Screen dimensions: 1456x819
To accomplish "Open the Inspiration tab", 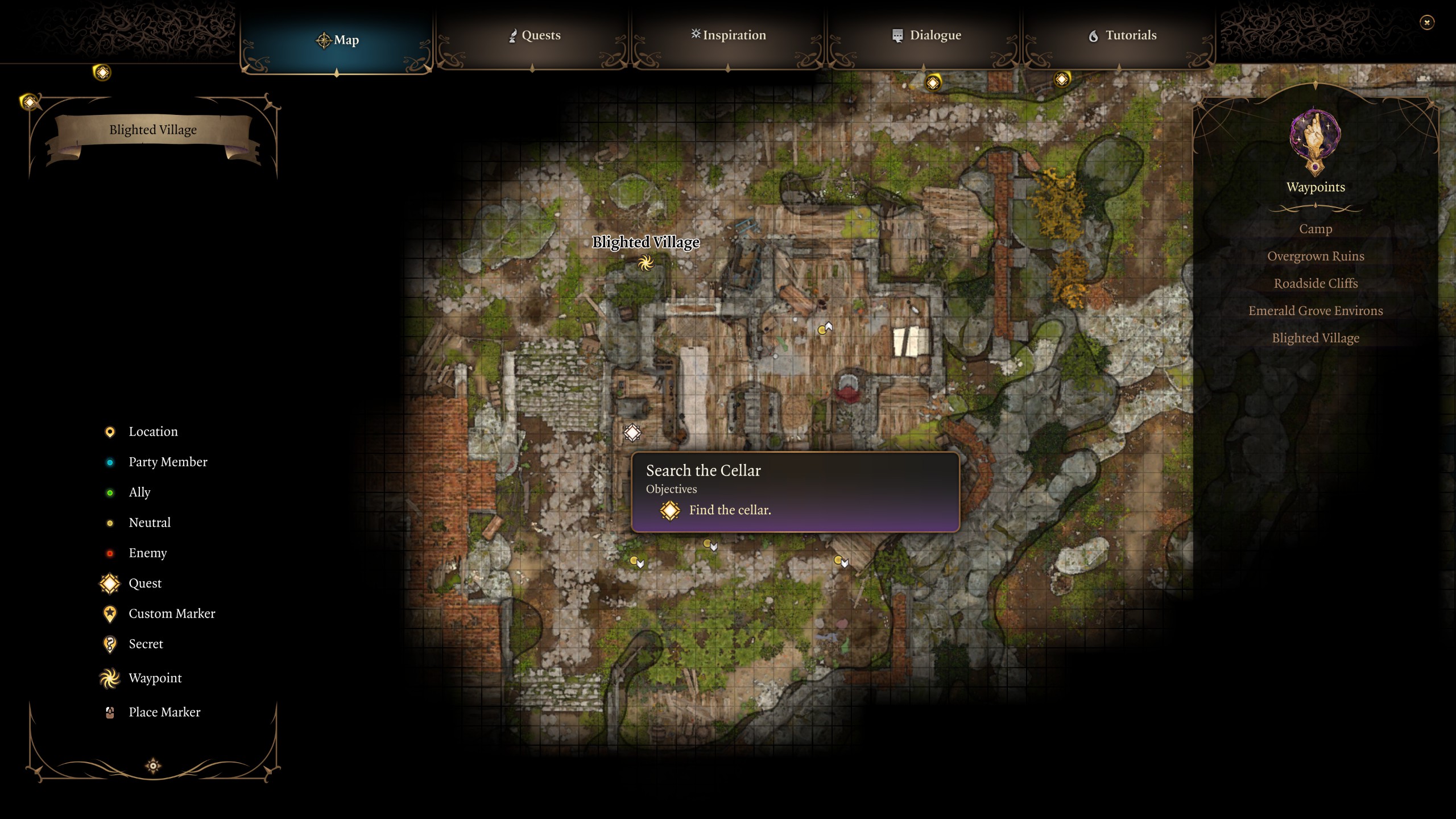I will (x=728, y=35).
